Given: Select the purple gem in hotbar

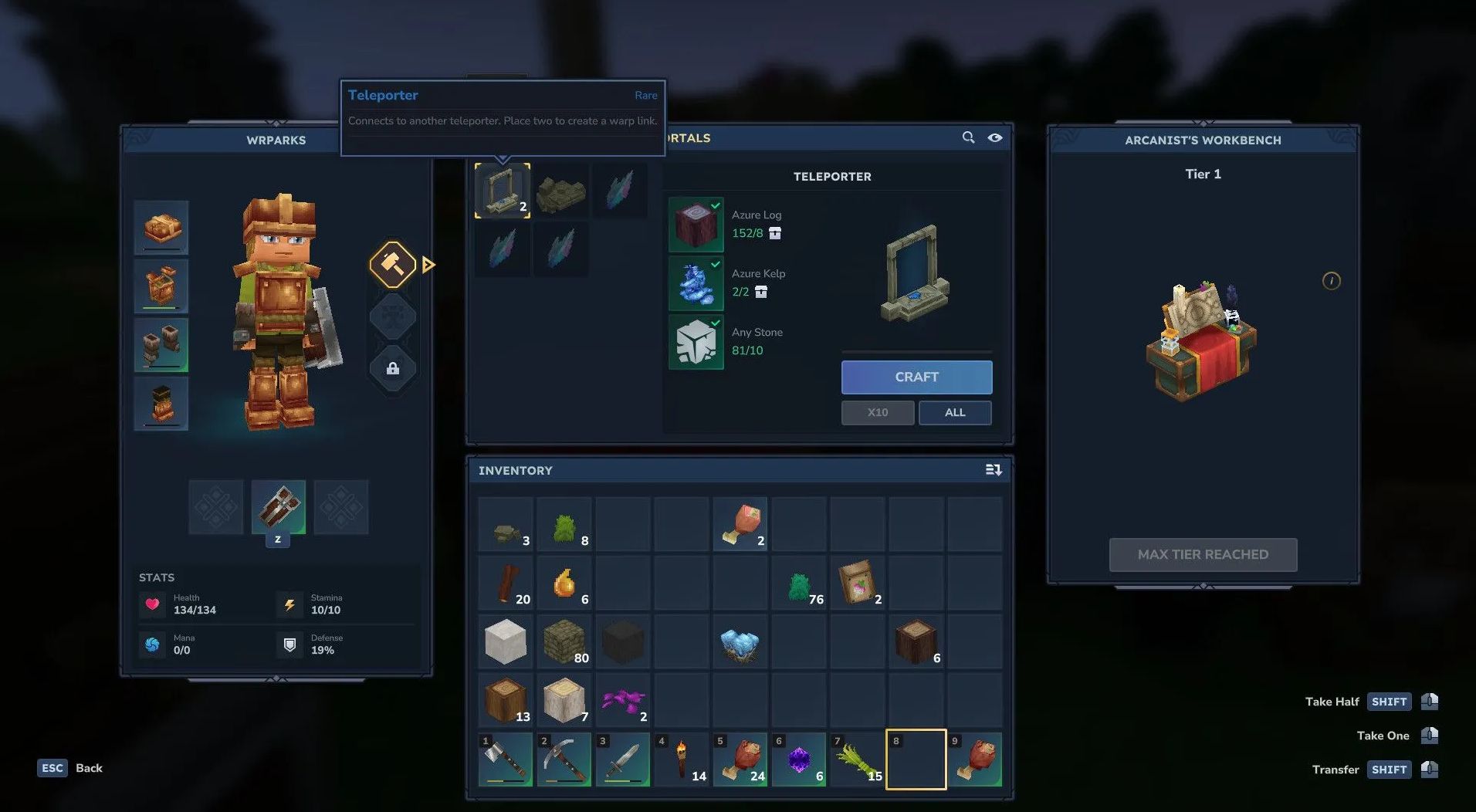Looking at the screenshot, I should 799,760.
